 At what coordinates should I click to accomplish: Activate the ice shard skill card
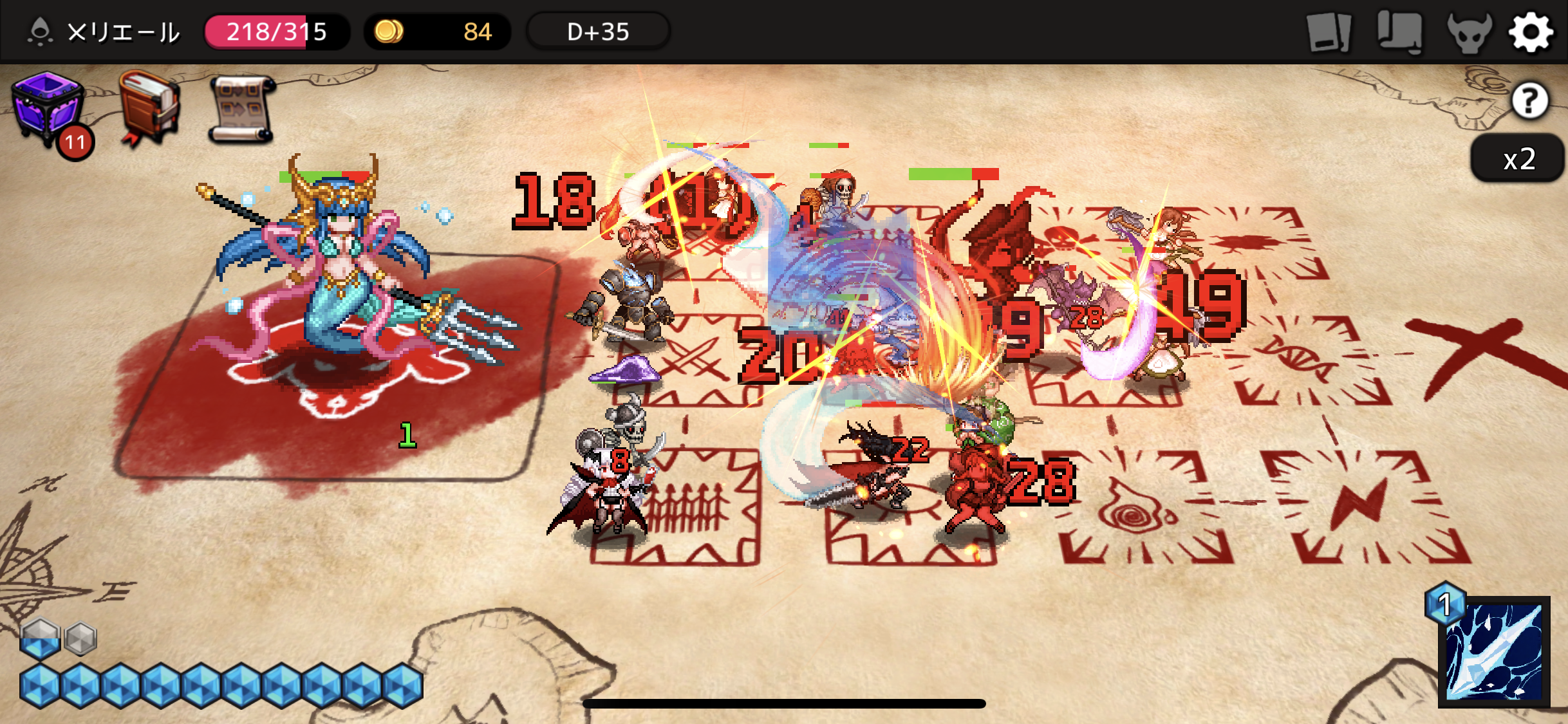coord(1494,651)
